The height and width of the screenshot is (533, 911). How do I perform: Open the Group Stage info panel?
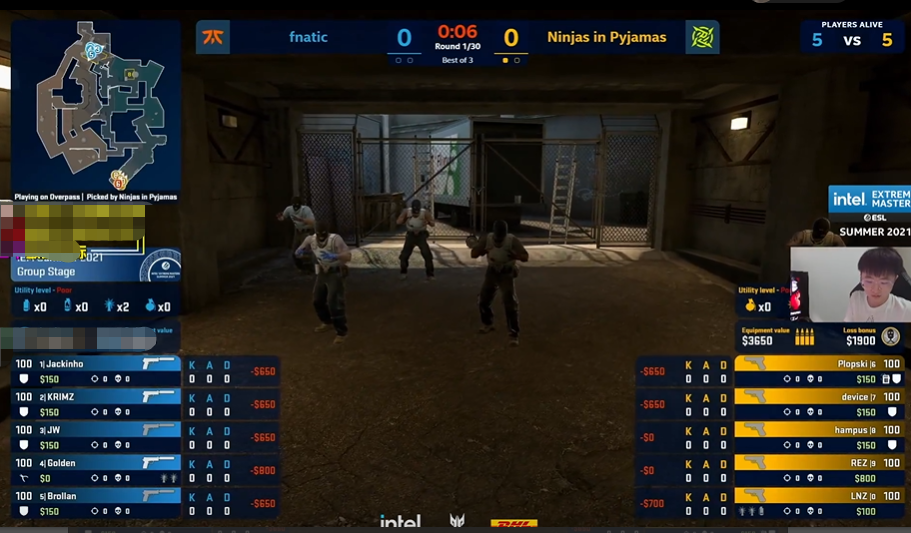click(x=60, y=270)
